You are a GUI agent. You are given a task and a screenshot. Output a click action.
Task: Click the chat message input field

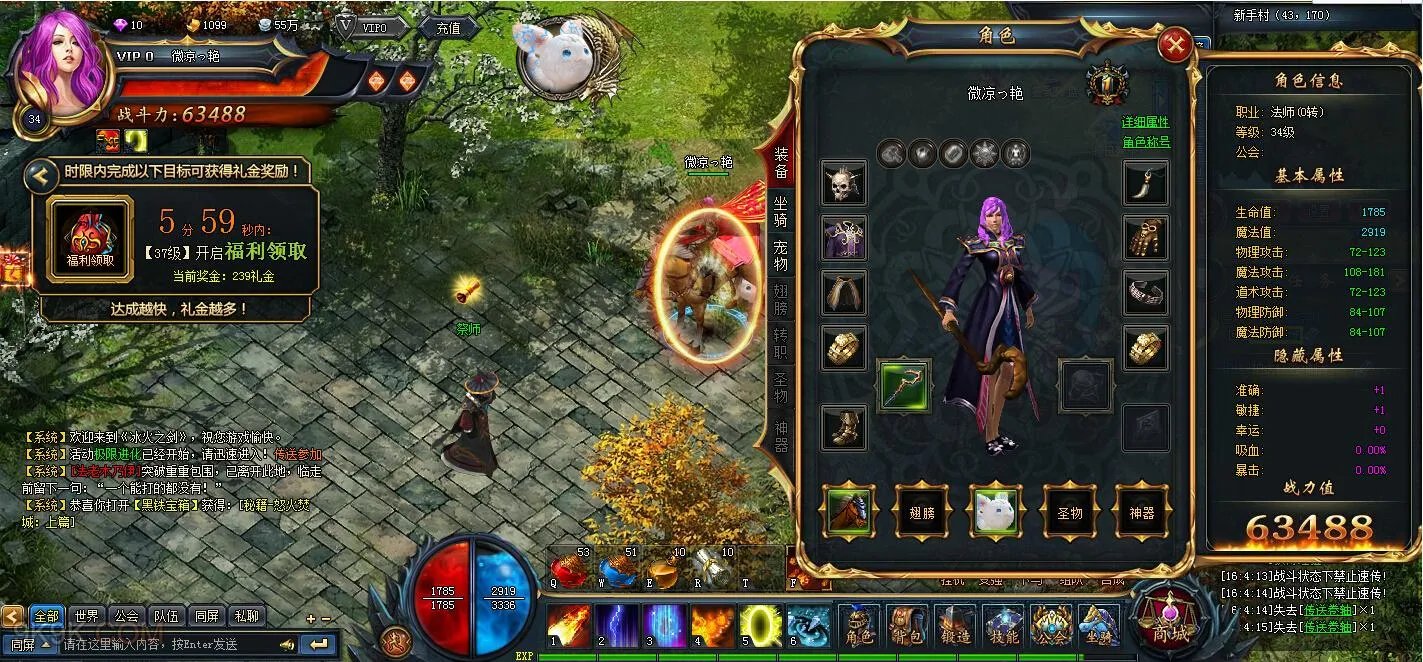click(x=165, y=645)
